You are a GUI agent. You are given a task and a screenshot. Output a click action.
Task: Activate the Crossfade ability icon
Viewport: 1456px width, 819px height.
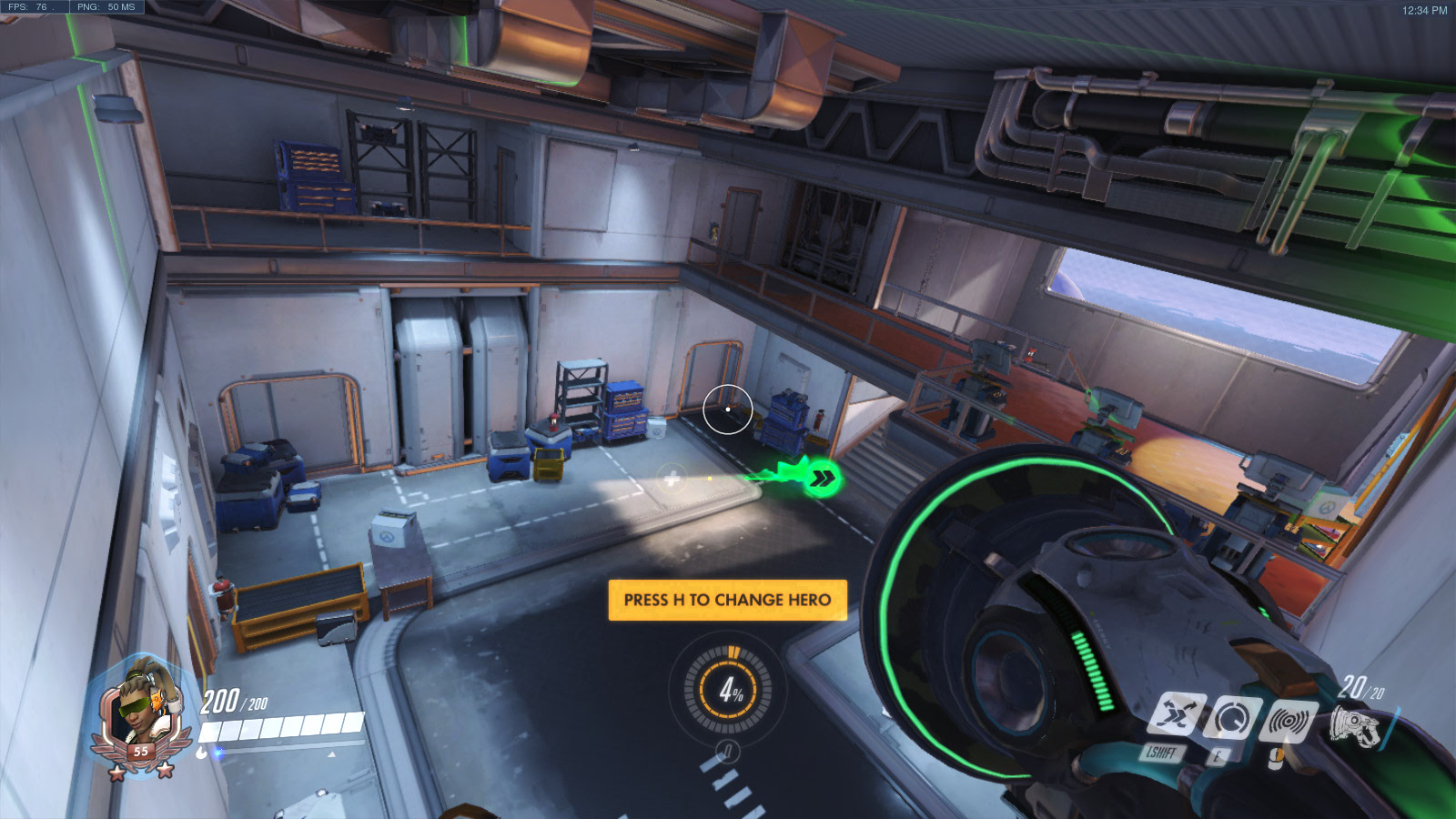pos(1176,714)
